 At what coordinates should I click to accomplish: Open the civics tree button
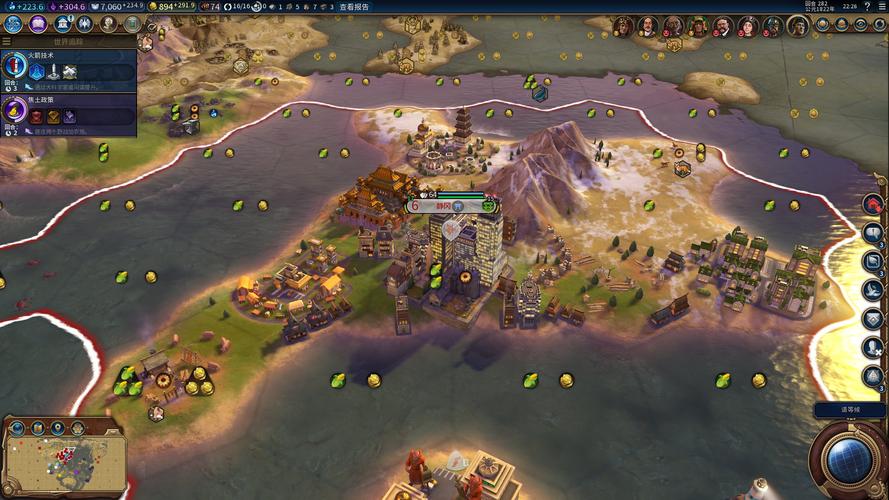point(38,24)
